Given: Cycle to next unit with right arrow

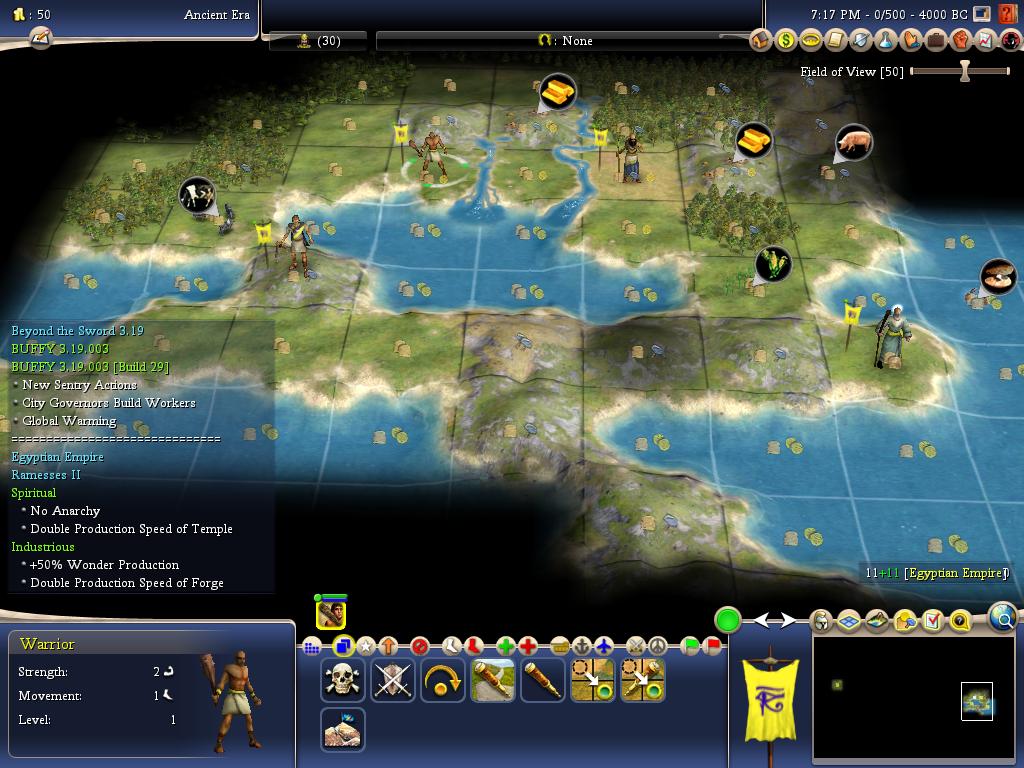Looking at the screenshot, I should pyautogui.click(x=789, y=621).
